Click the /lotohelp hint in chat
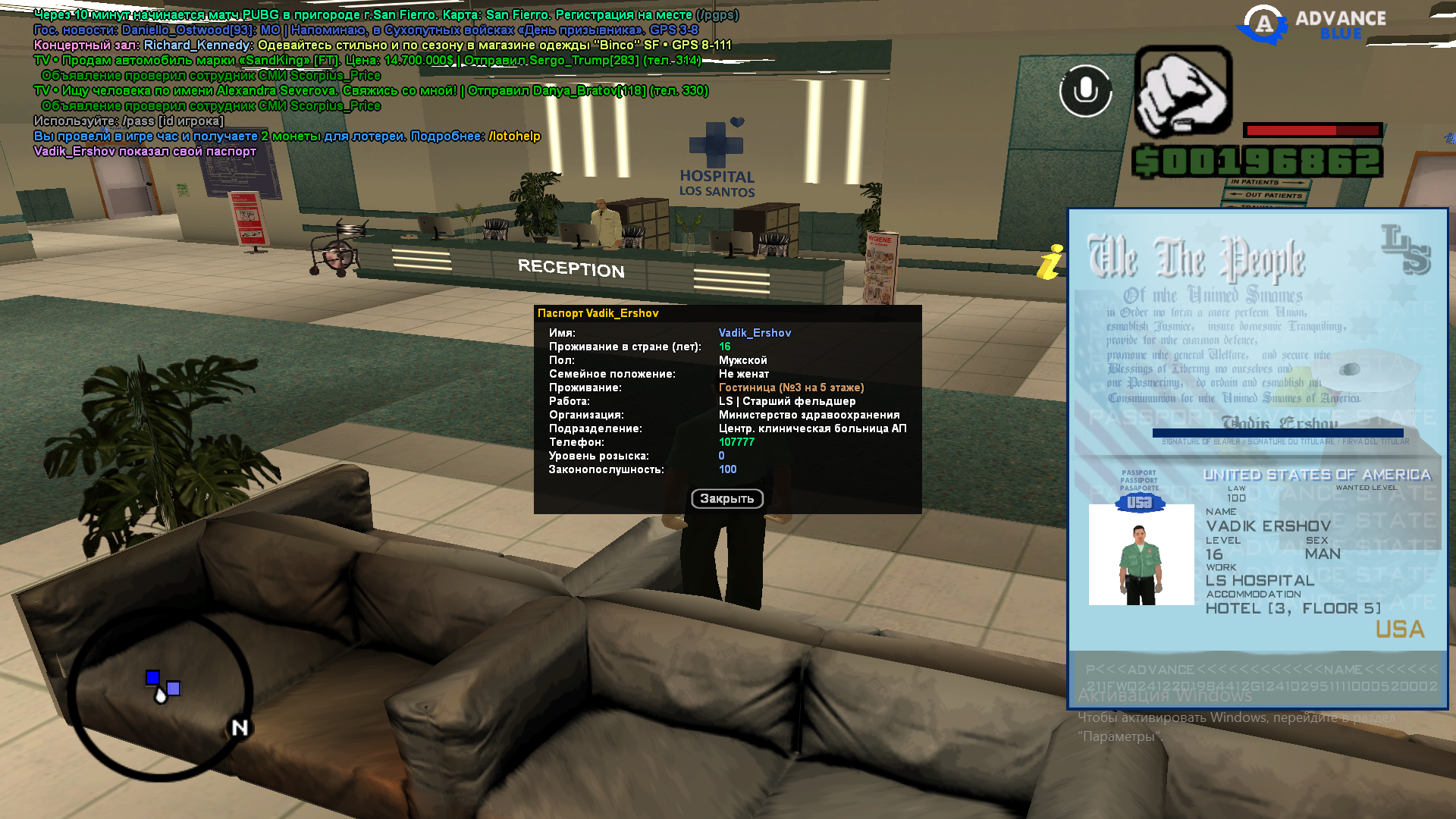Screen dimensions: 1456x819 [514, 136]
